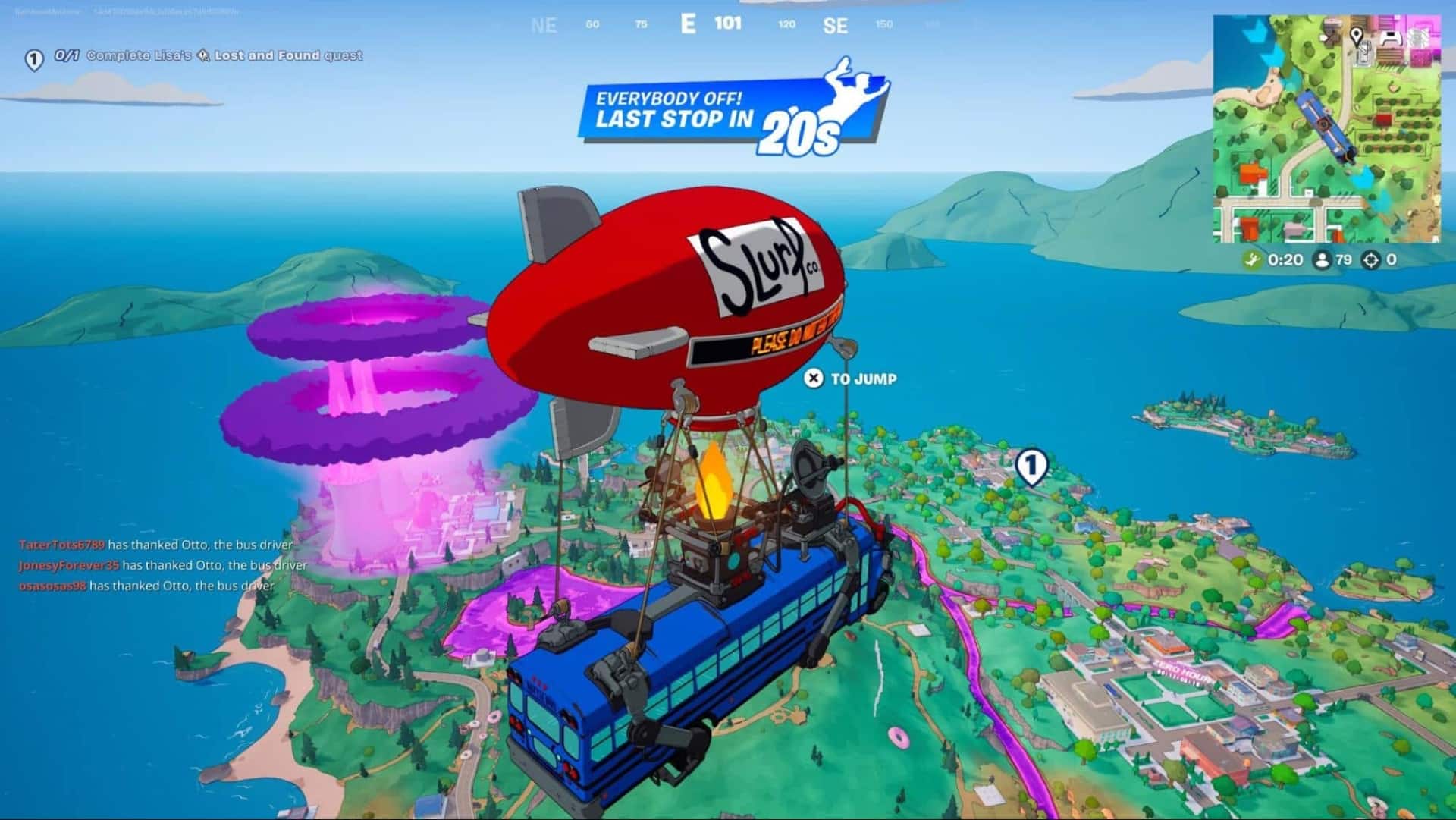Click the running man timer icon on minimap
The image size is (1456, 820).
[x=1253, y=260]
